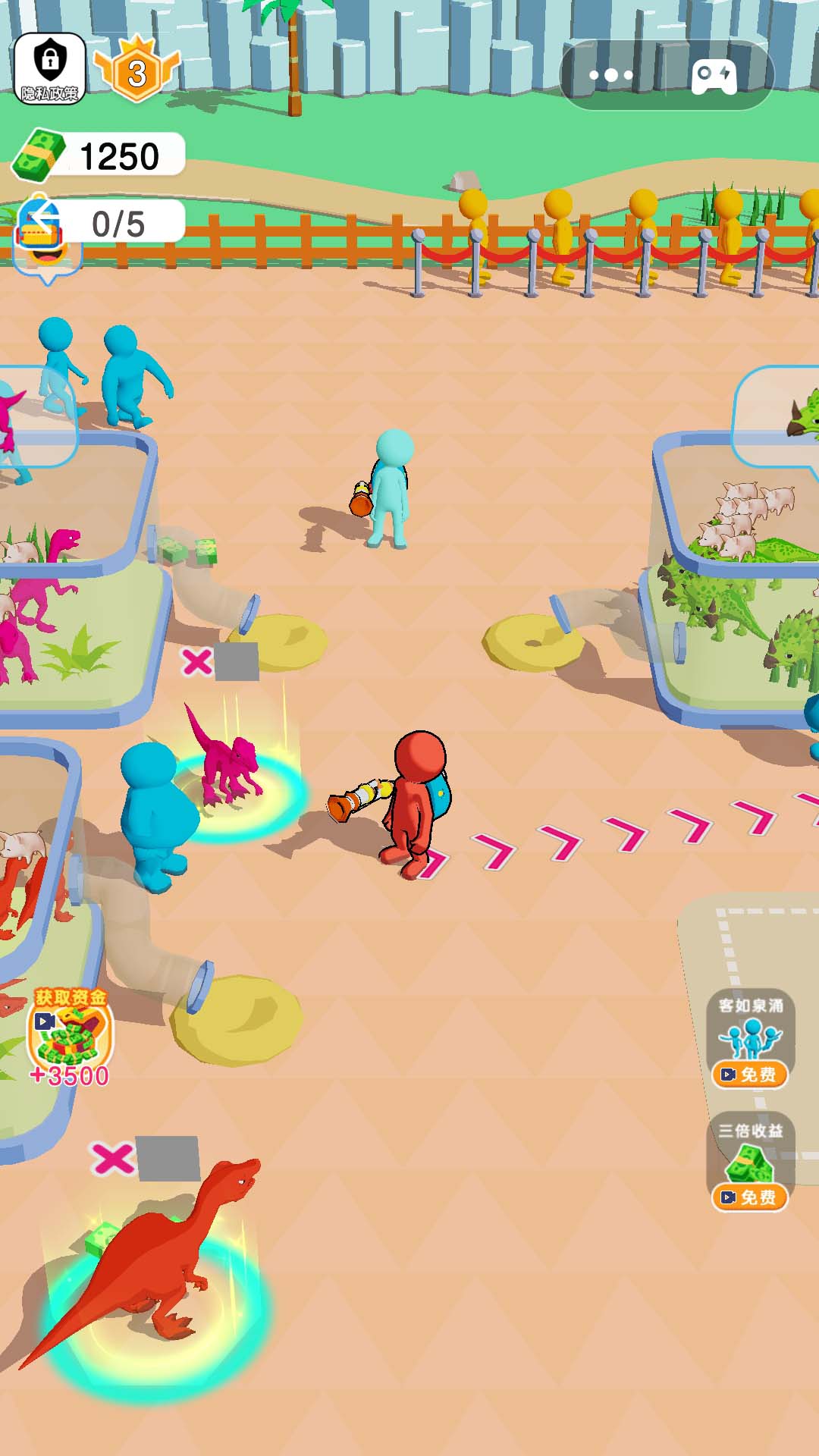819x1456 pixels.
Task: Activate the 客如泉涌 visitor boost
Action: [750, 1040]
